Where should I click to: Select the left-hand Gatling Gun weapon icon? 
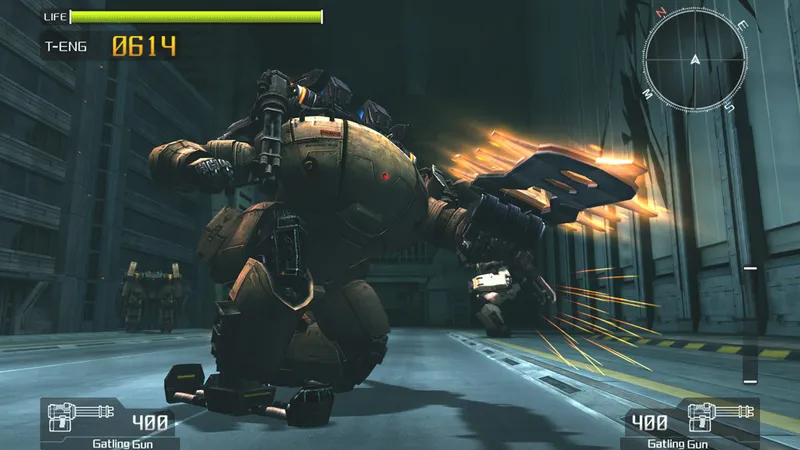[x=70, y=417]
